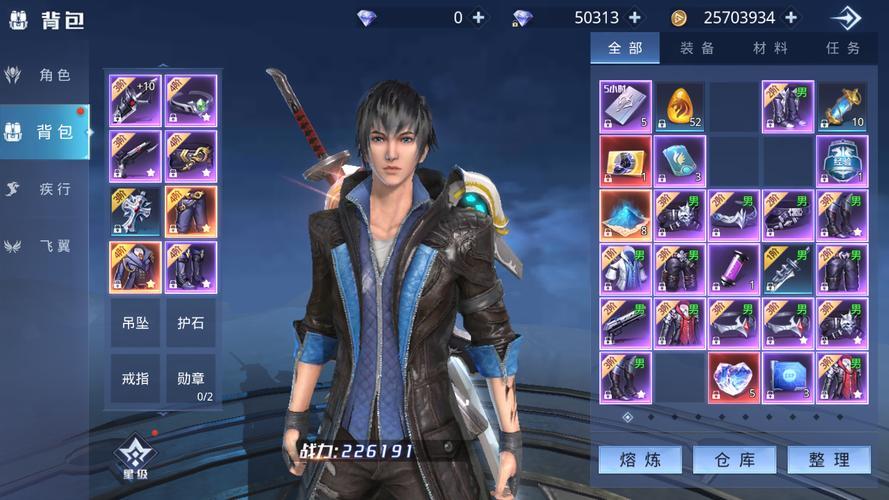Open the 疾行 sidebar section
The image size is (889, 500).
click(45, 189)
